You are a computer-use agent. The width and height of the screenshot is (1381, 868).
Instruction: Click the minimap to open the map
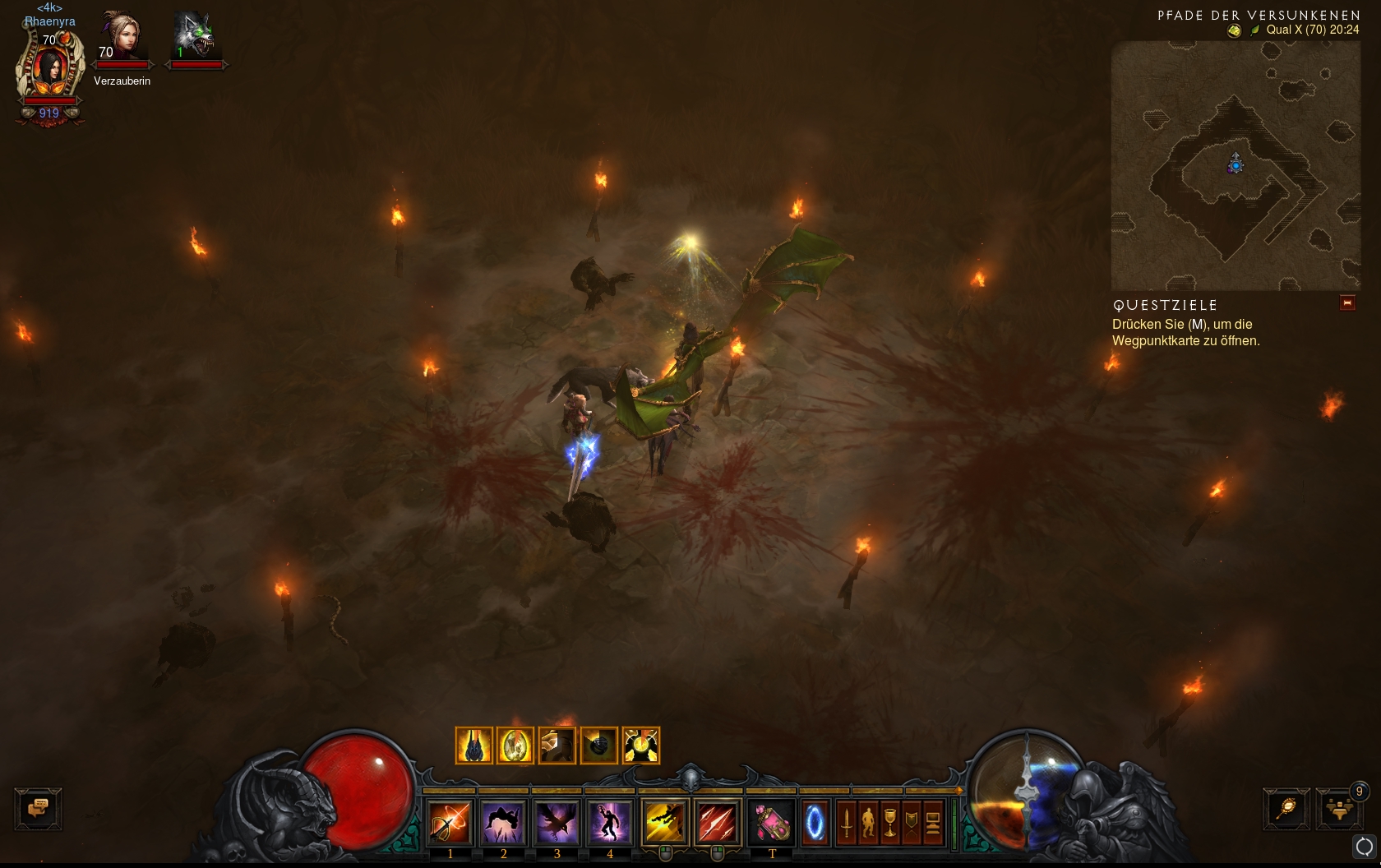(1236, 165)
